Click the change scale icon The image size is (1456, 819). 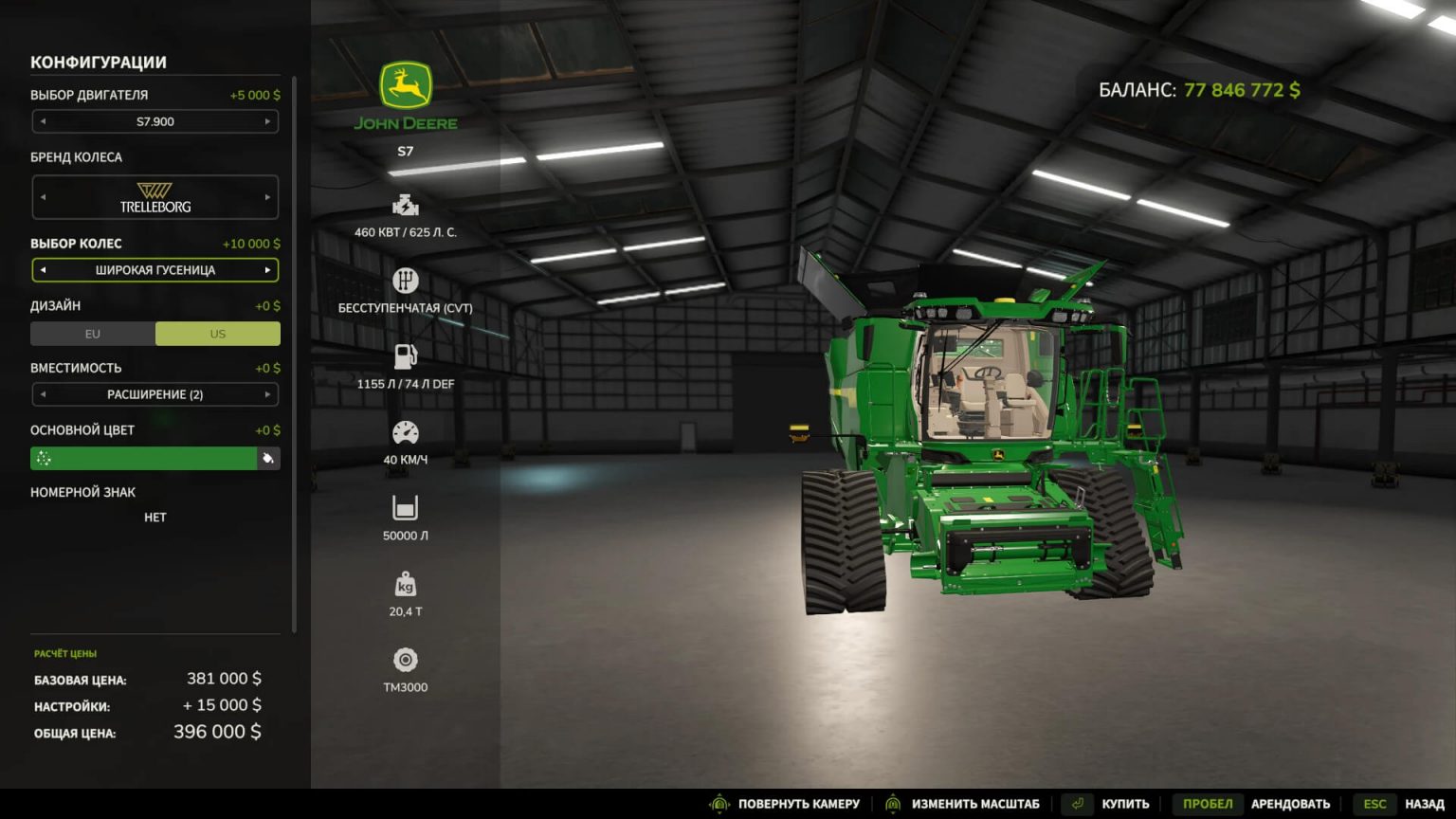[892, 803]
